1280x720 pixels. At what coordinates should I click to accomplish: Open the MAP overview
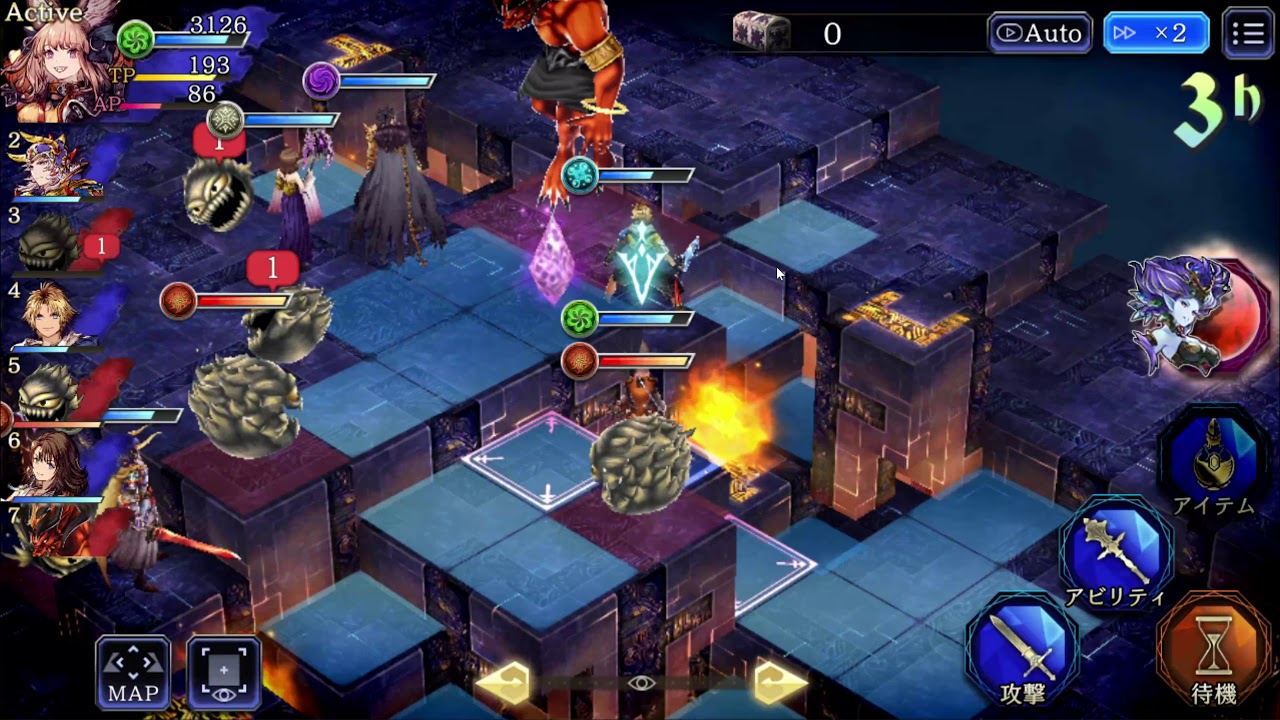[133, 672]
